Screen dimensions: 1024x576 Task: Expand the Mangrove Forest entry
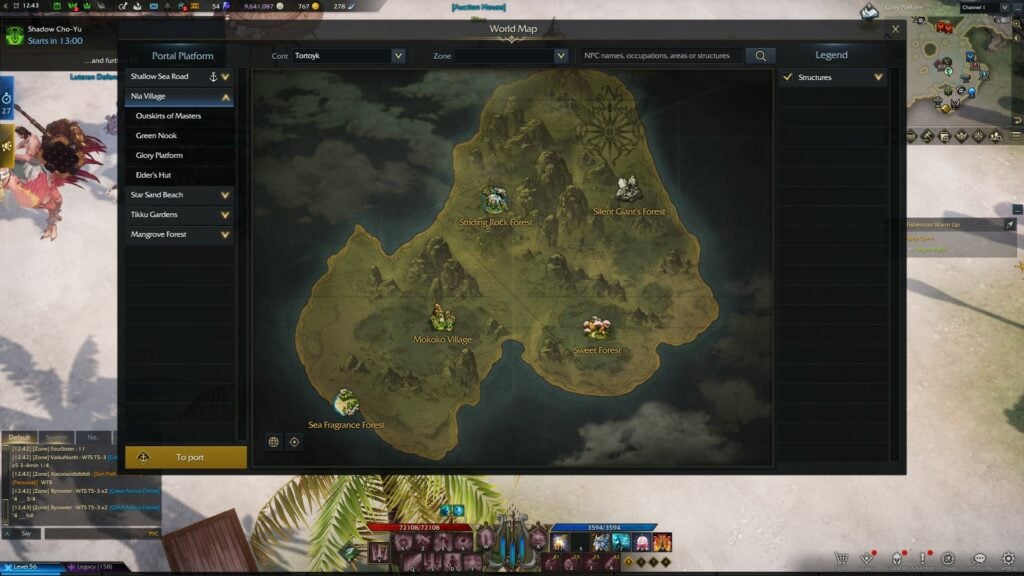[225, 234]
